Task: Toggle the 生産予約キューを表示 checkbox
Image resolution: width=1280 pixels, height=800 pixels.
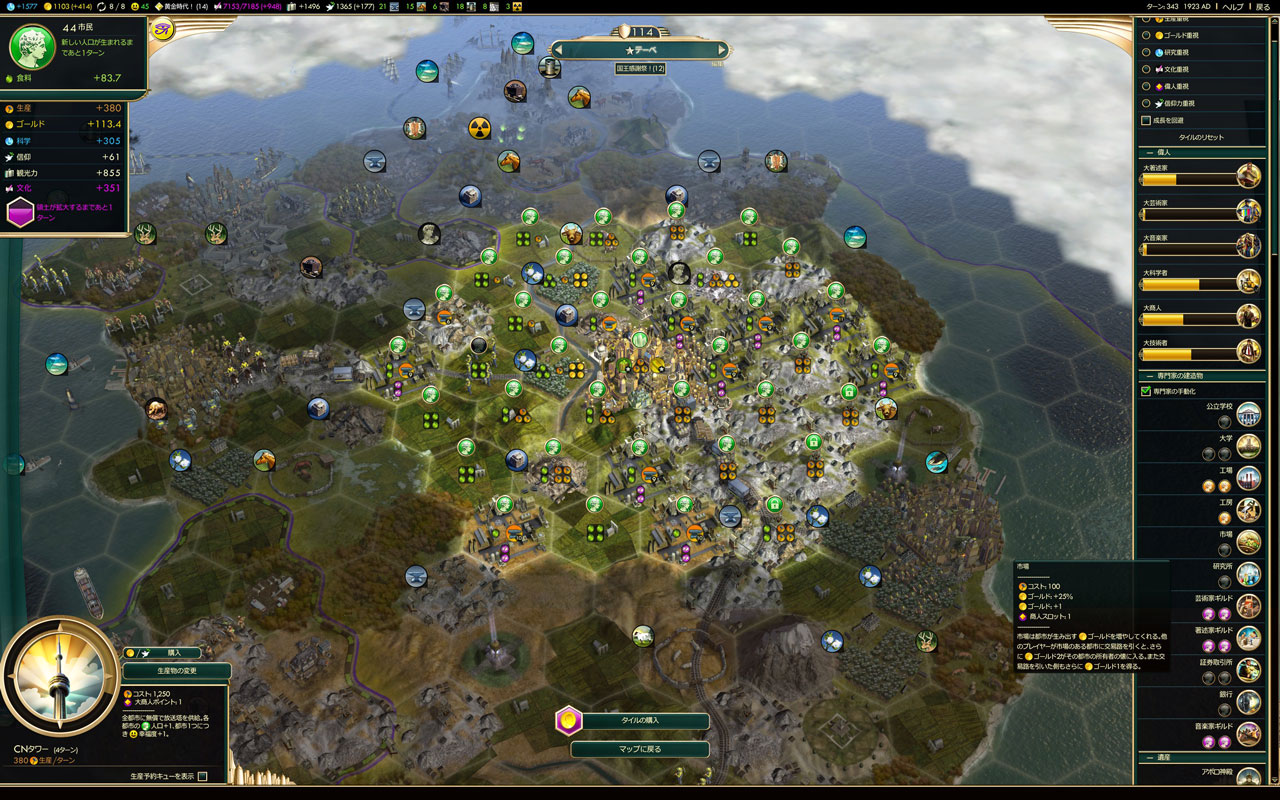Action: (203, 776)
